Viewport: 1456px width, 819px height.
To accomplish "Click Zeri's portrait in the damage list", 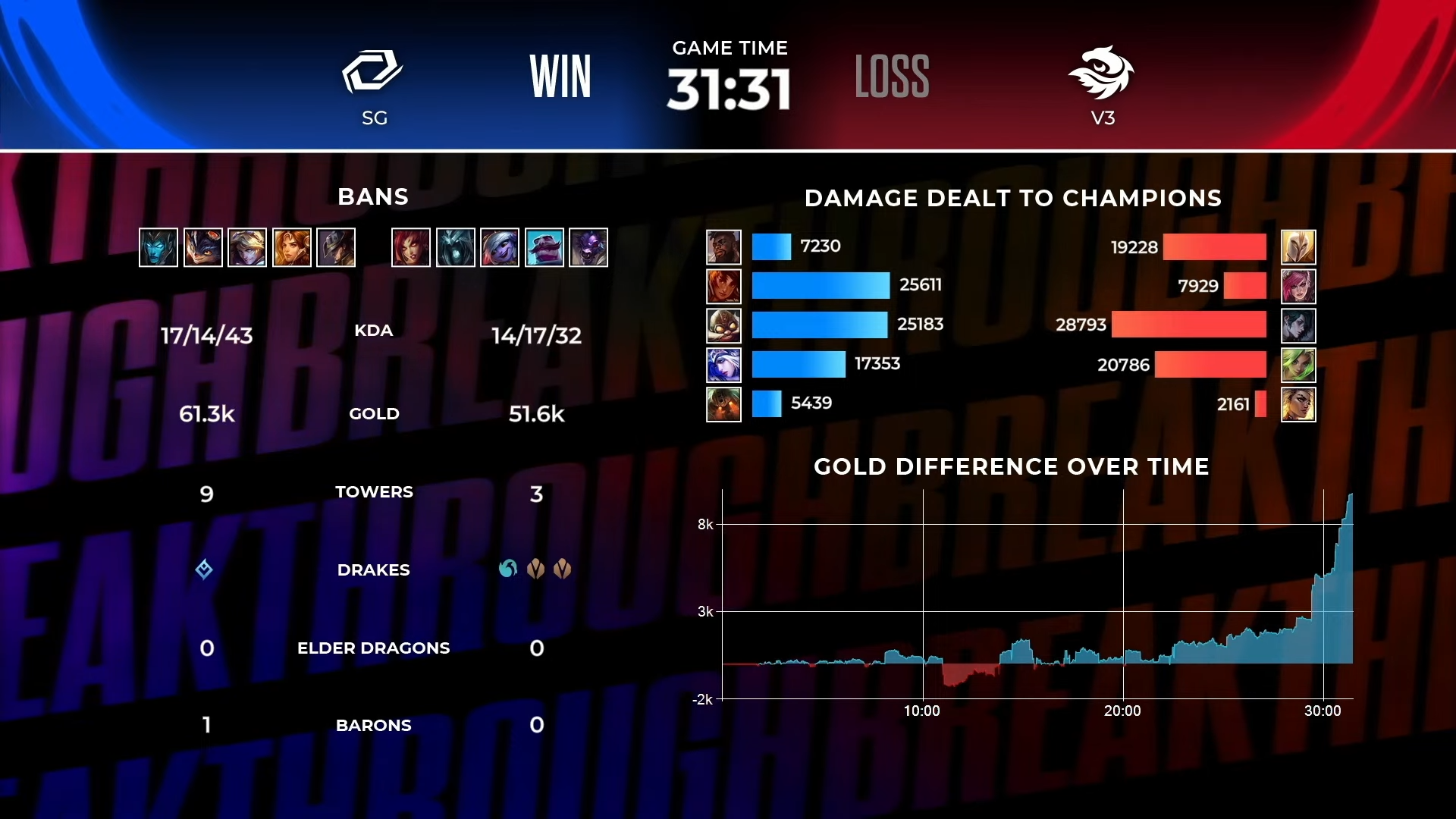I will coord(1299,365).
